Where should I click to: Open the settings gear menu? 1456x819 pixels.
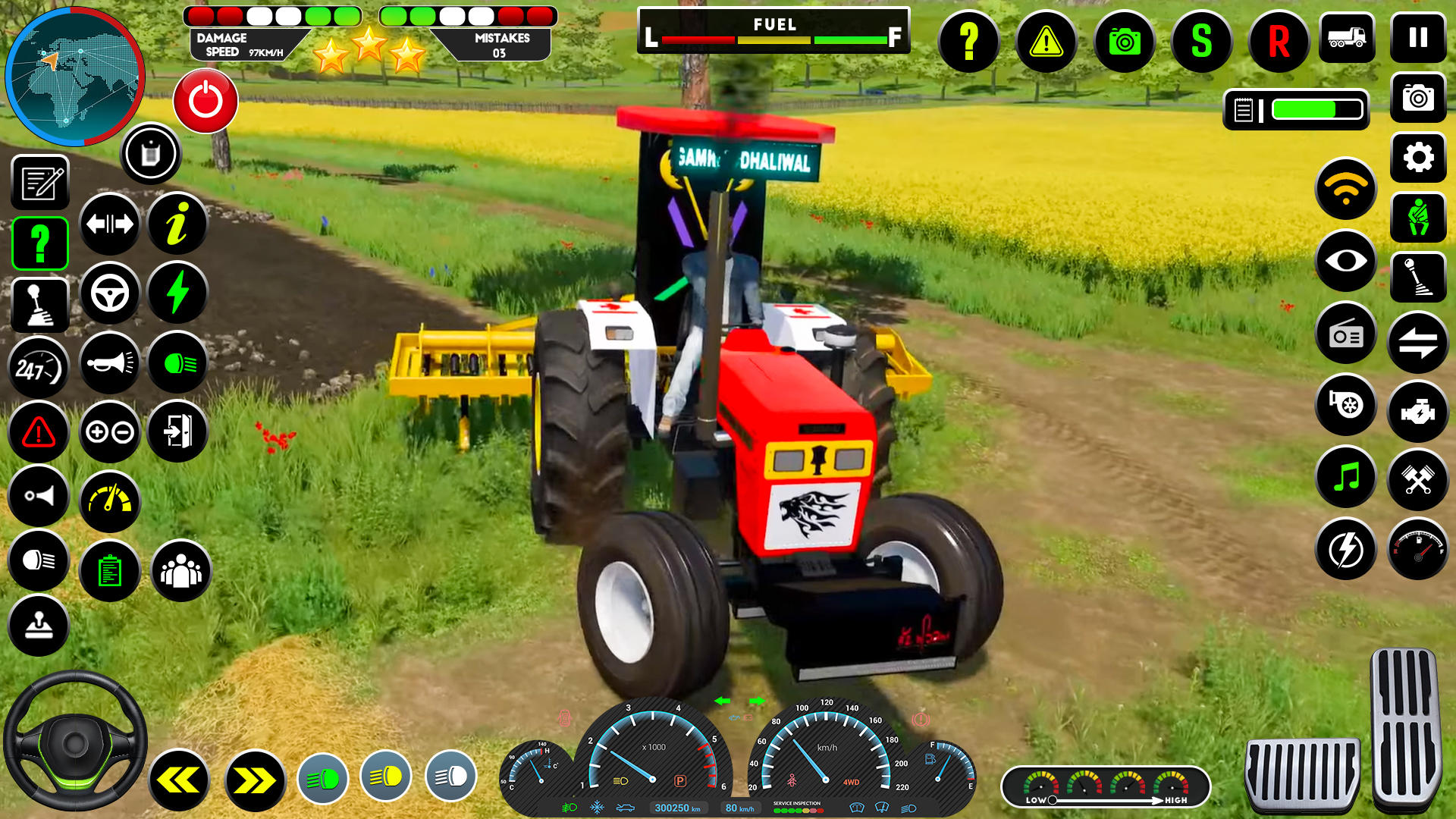(x=1417, y=158)
